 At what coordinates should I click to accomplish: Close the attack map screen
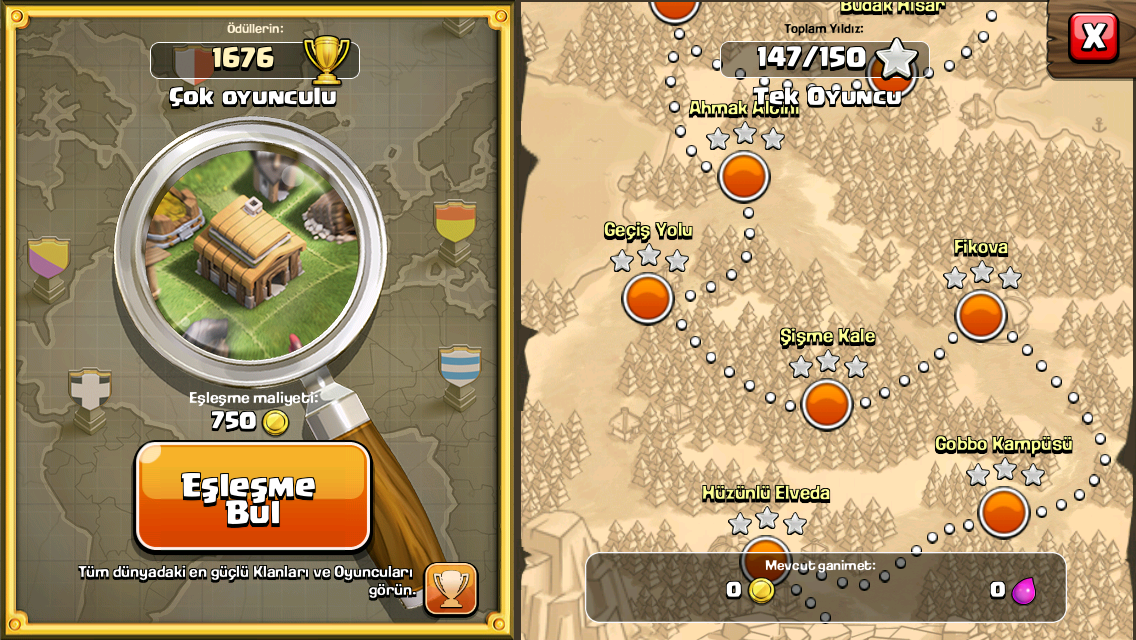coord(1093,38)
